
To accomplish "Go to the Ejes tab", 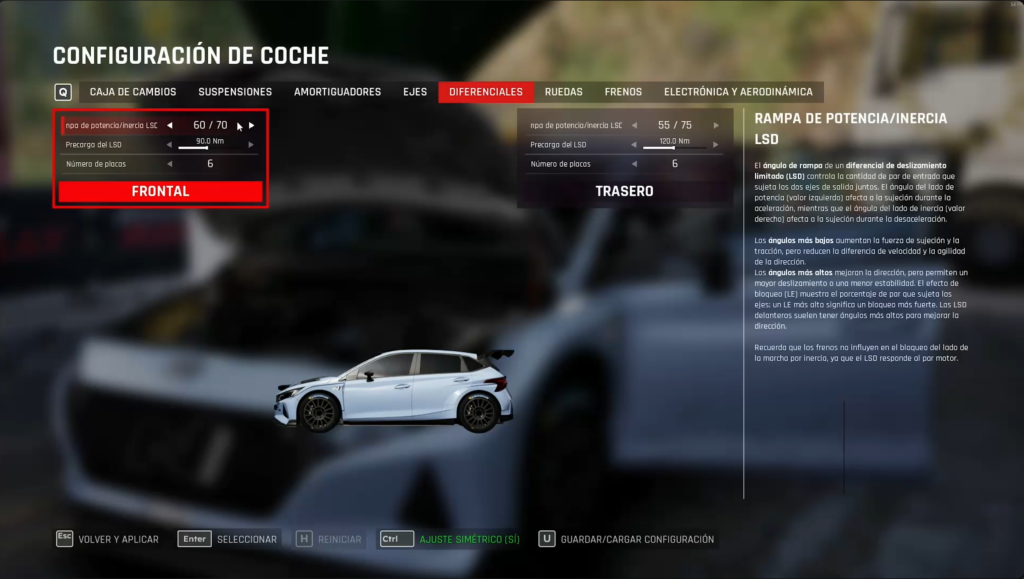I will 415,92.
